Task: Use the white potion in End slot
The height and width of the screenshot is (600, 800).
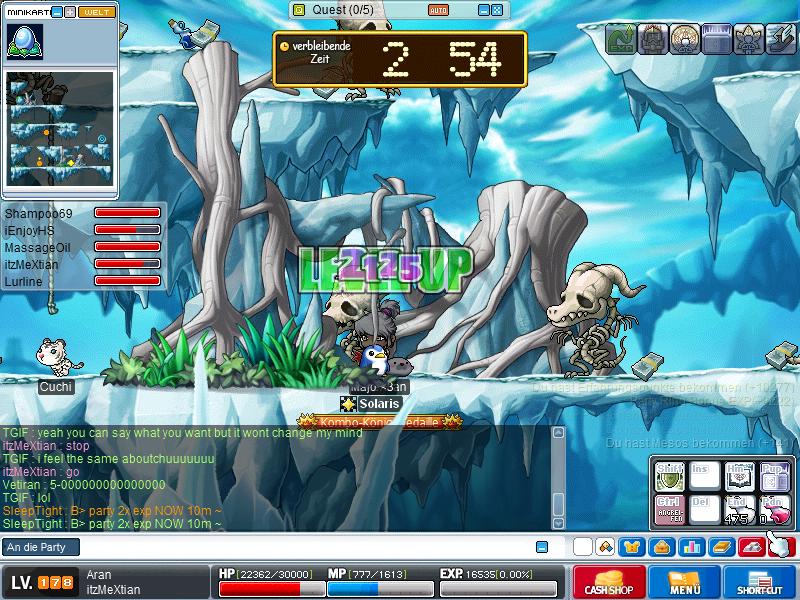Action: point(737,509)
